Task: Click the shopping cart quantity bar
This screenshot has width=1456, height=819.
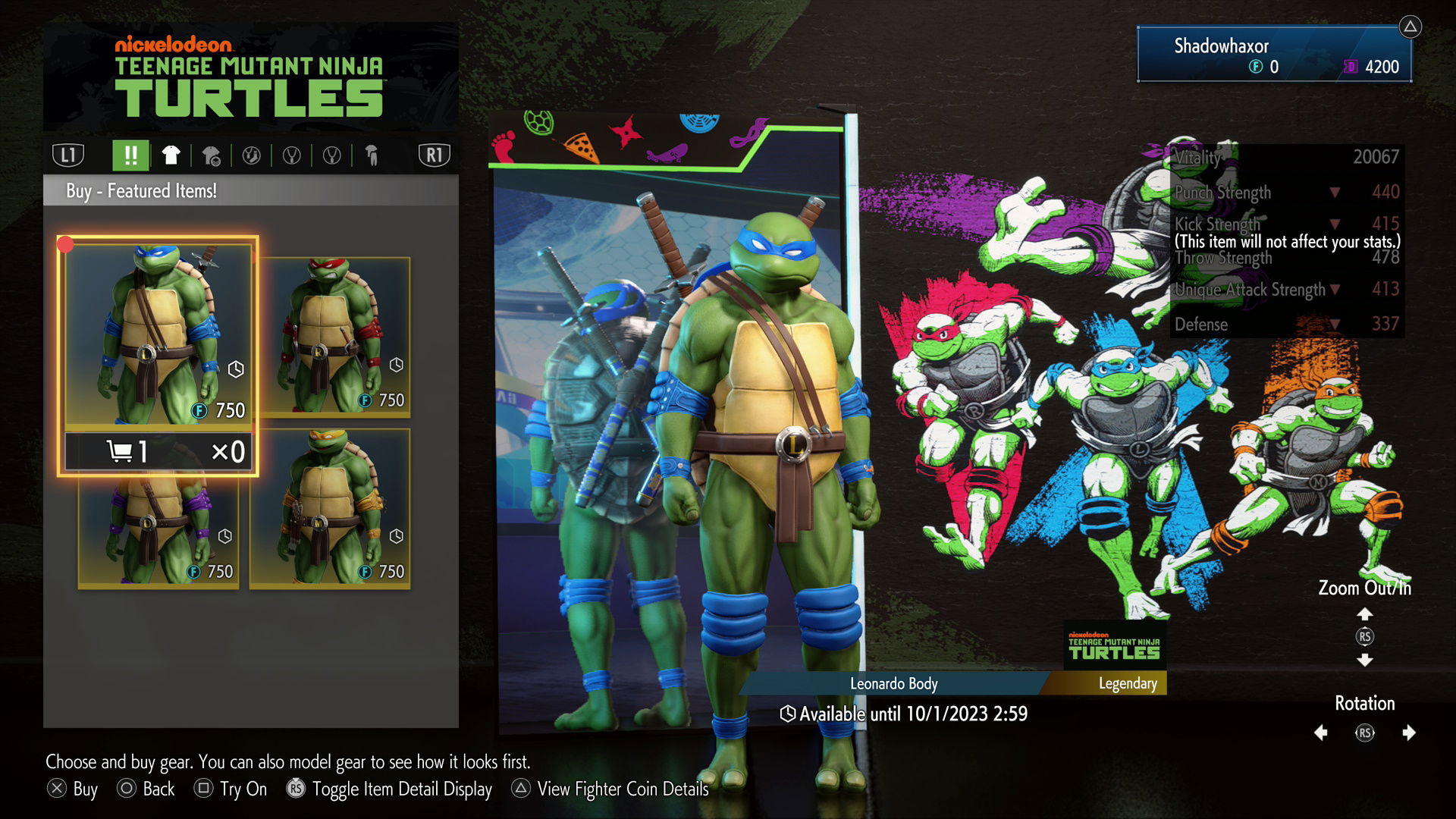Action: point(158,452)
